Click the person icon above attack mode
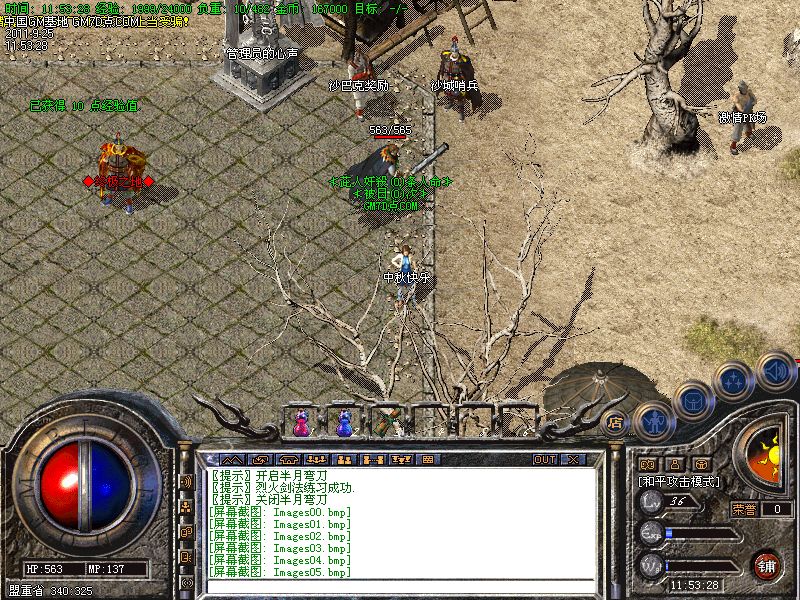Image resolution: width=800 pixels, height=600 pixels. pos(674,464)
